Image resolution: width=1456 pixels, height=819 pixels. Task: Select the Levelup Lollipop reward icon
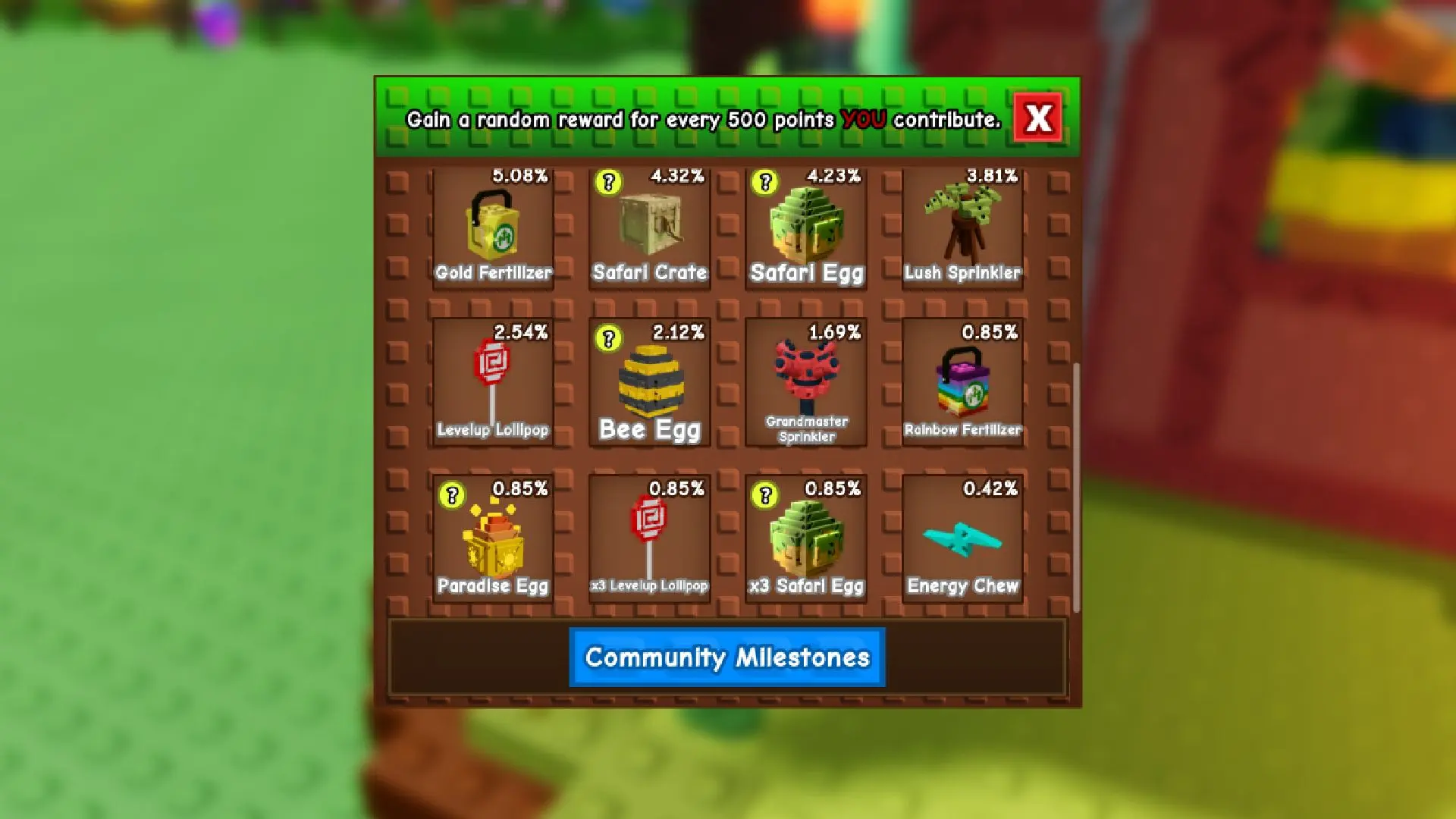pyautogui.click(x=492, y=379)
